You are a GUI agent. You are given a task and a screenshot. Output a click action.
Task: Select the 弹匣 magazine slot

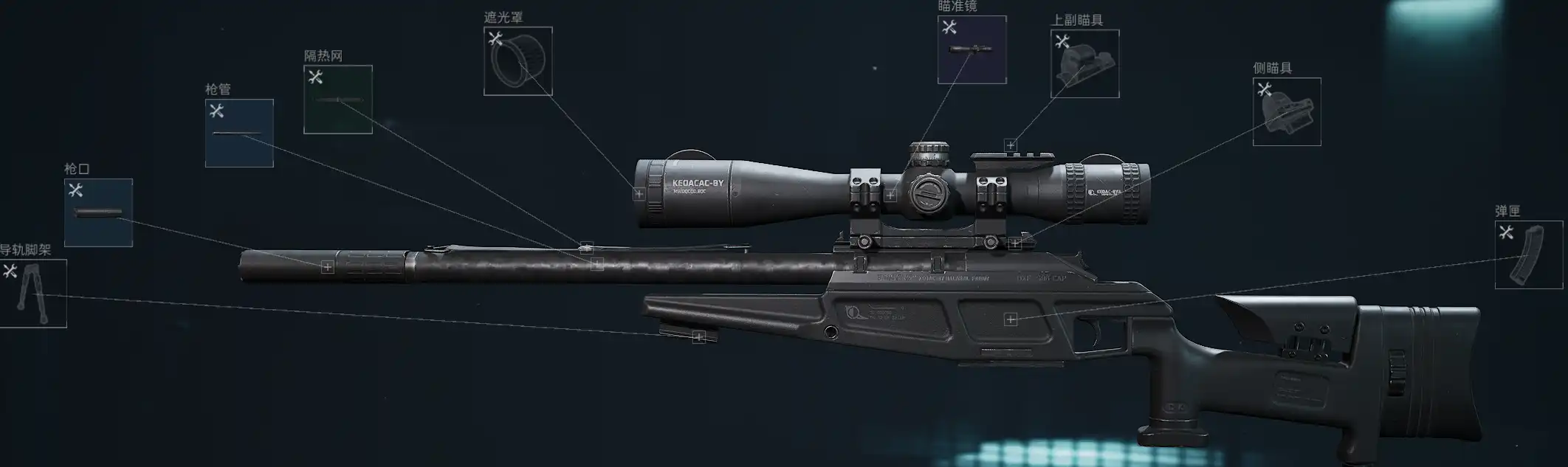pyautogui.click(x=1528, y=255)
